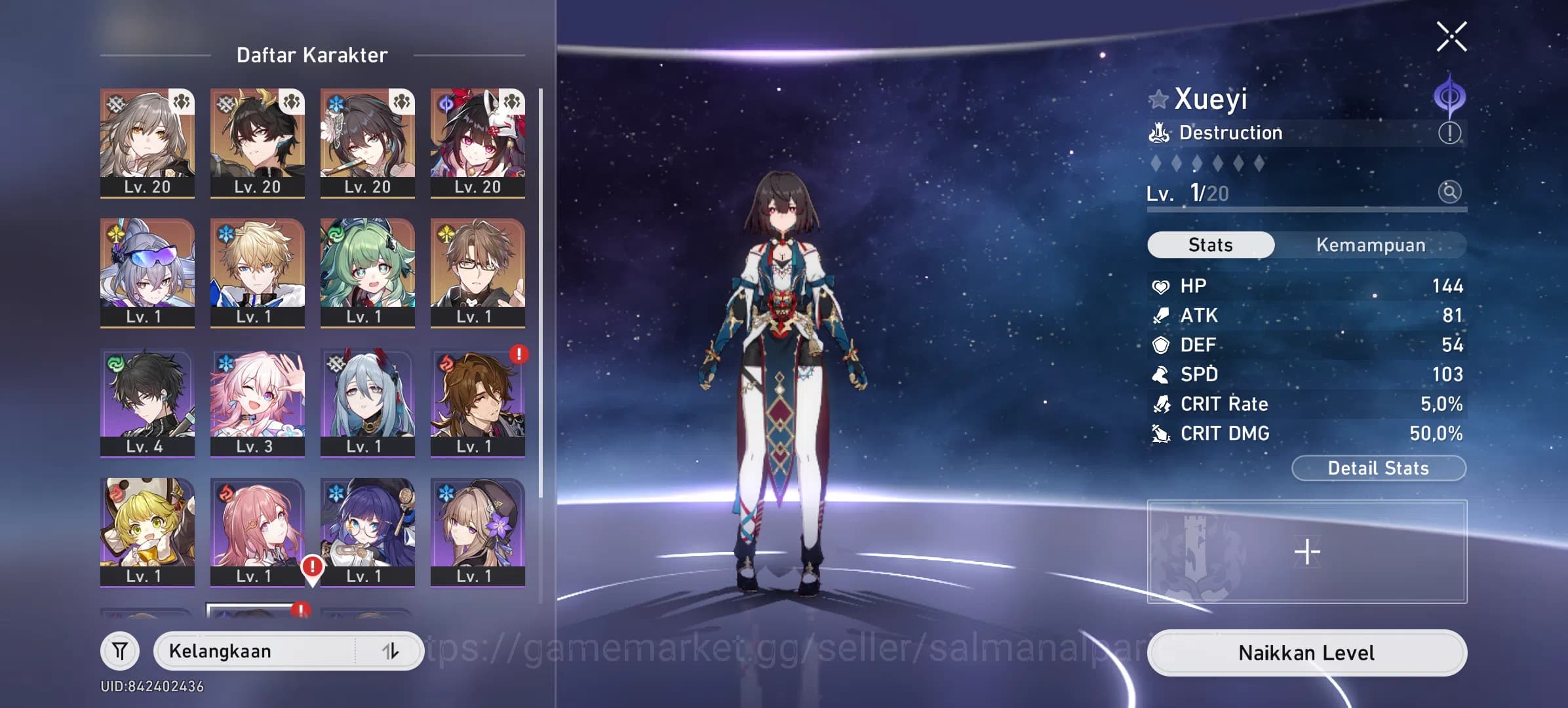Select the Stats tab
The height and width of the screenshot is (708, 1568).
[x=1209, y=245]
